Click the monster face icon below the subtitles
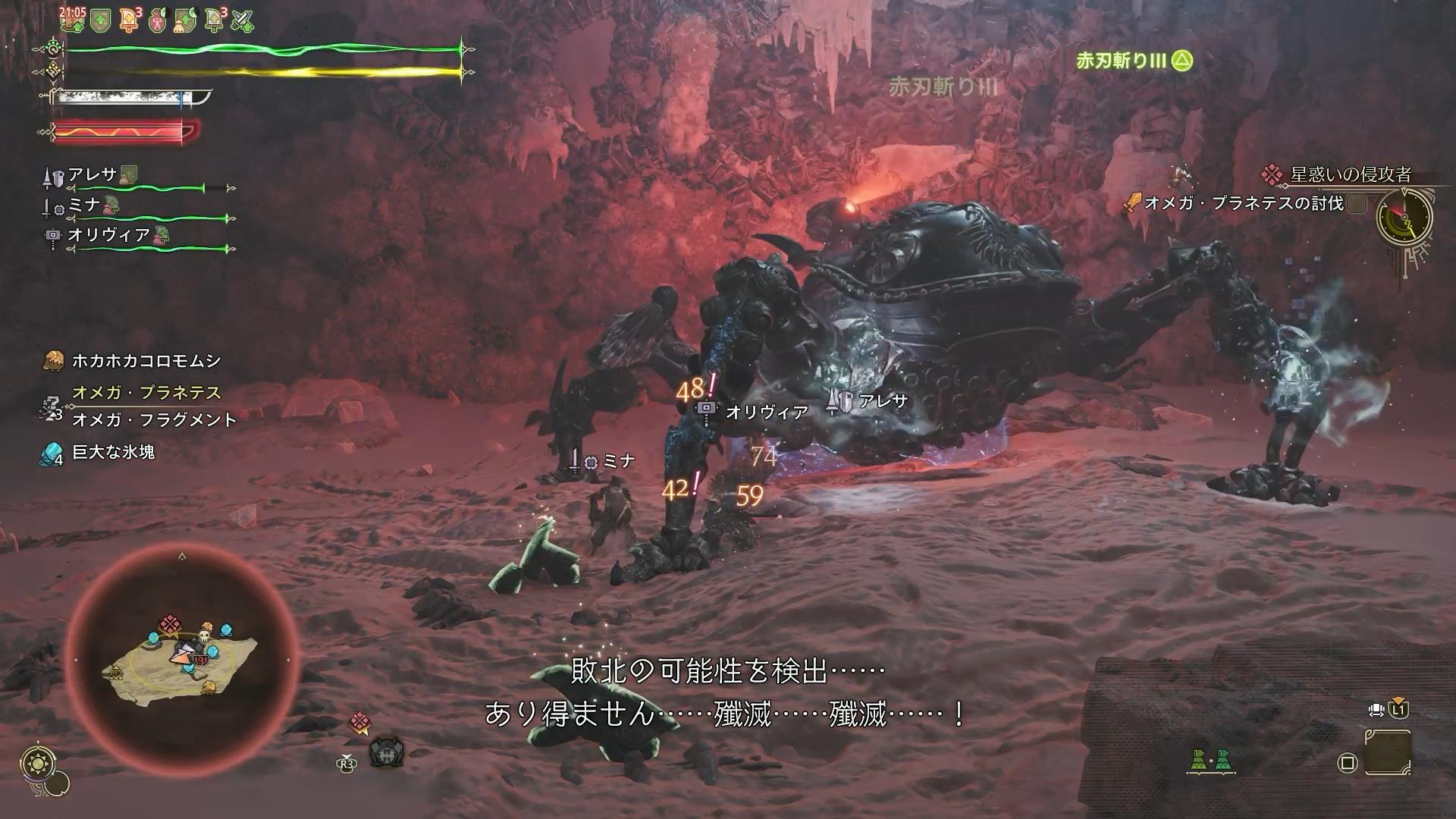1456x819 pixels. [387, 752]
